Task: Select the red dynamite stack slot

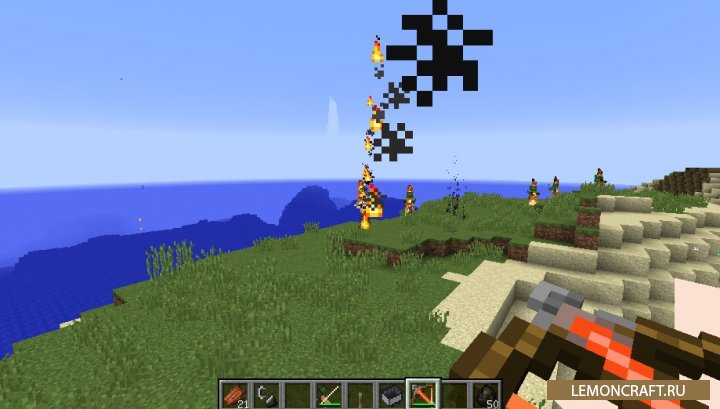Action: [234, 395]
